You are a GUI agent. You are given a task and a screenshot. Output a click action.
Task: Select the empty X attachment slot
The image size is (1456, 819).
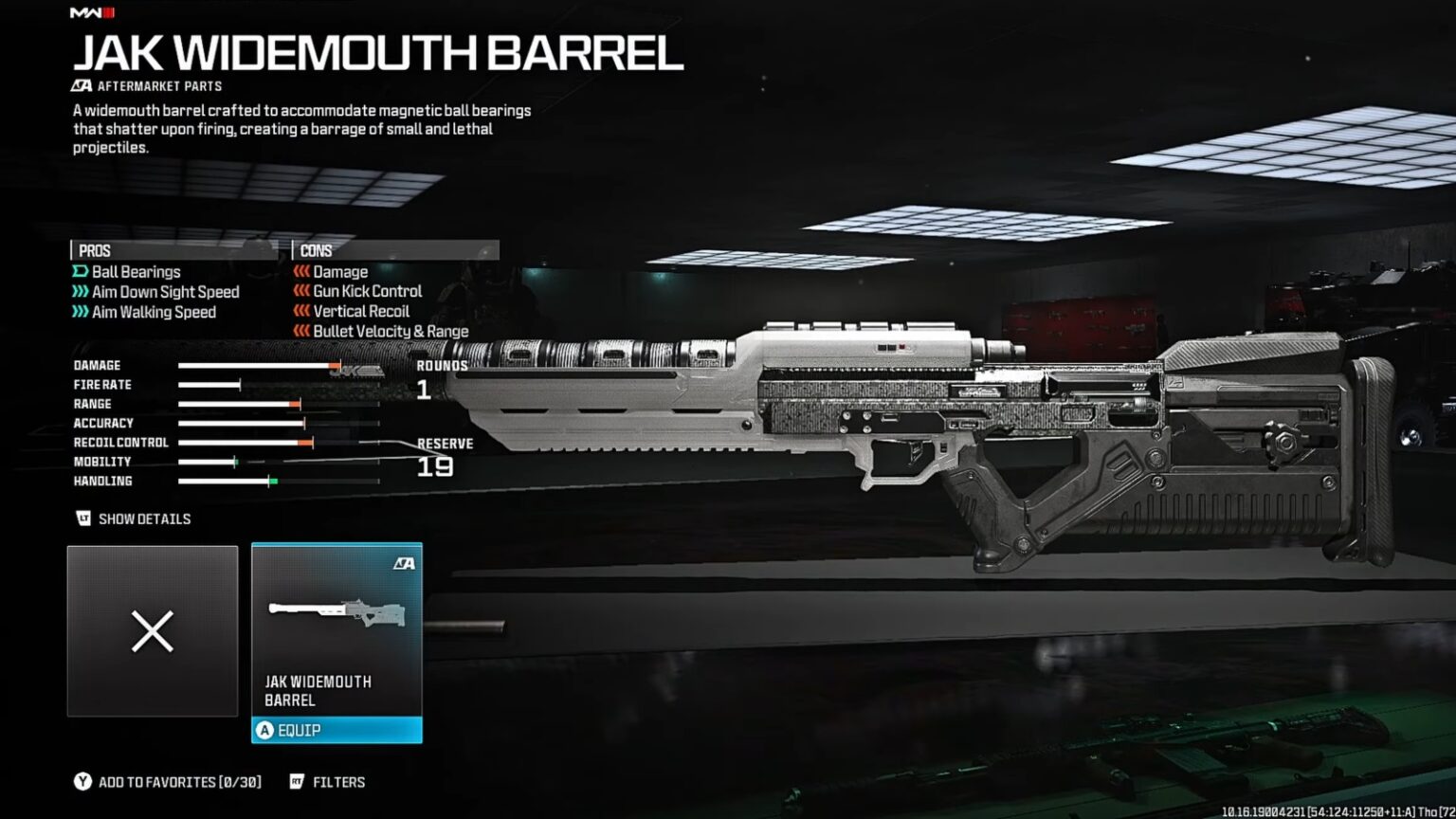[x=152, y=630]
